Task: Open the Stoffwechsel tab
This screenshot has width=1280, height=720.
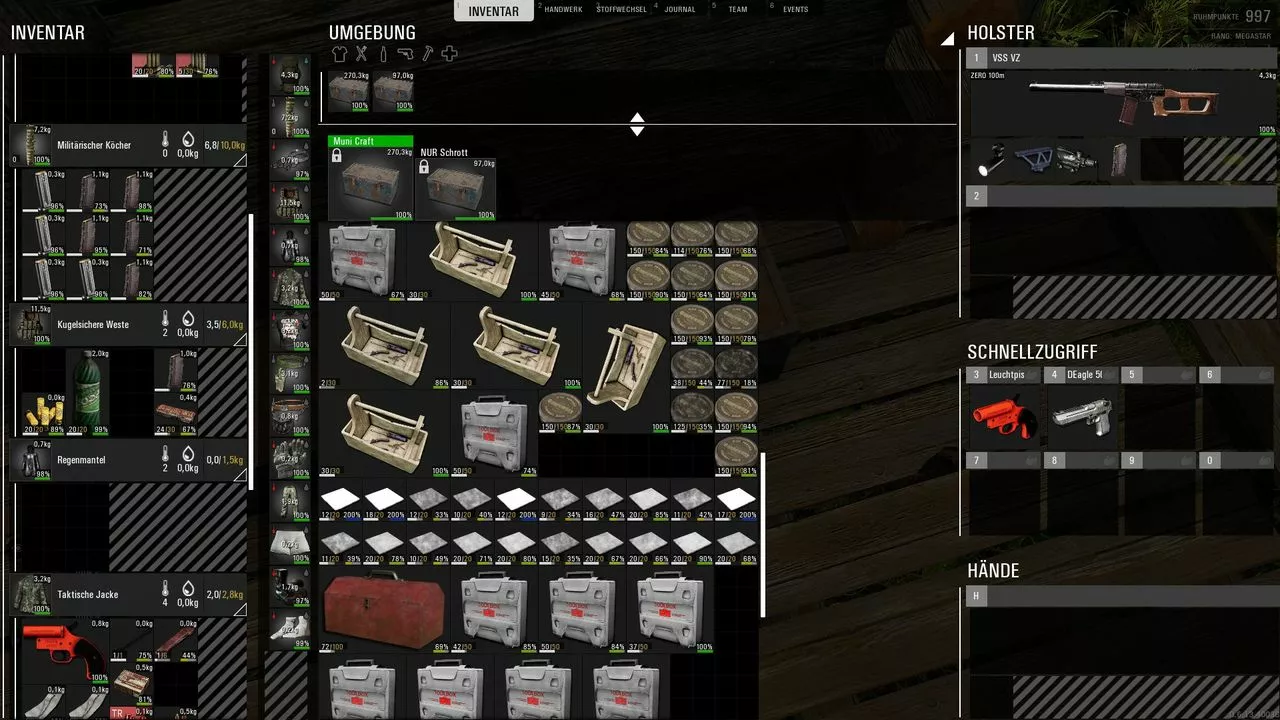Action: click(x=621, y=10)
